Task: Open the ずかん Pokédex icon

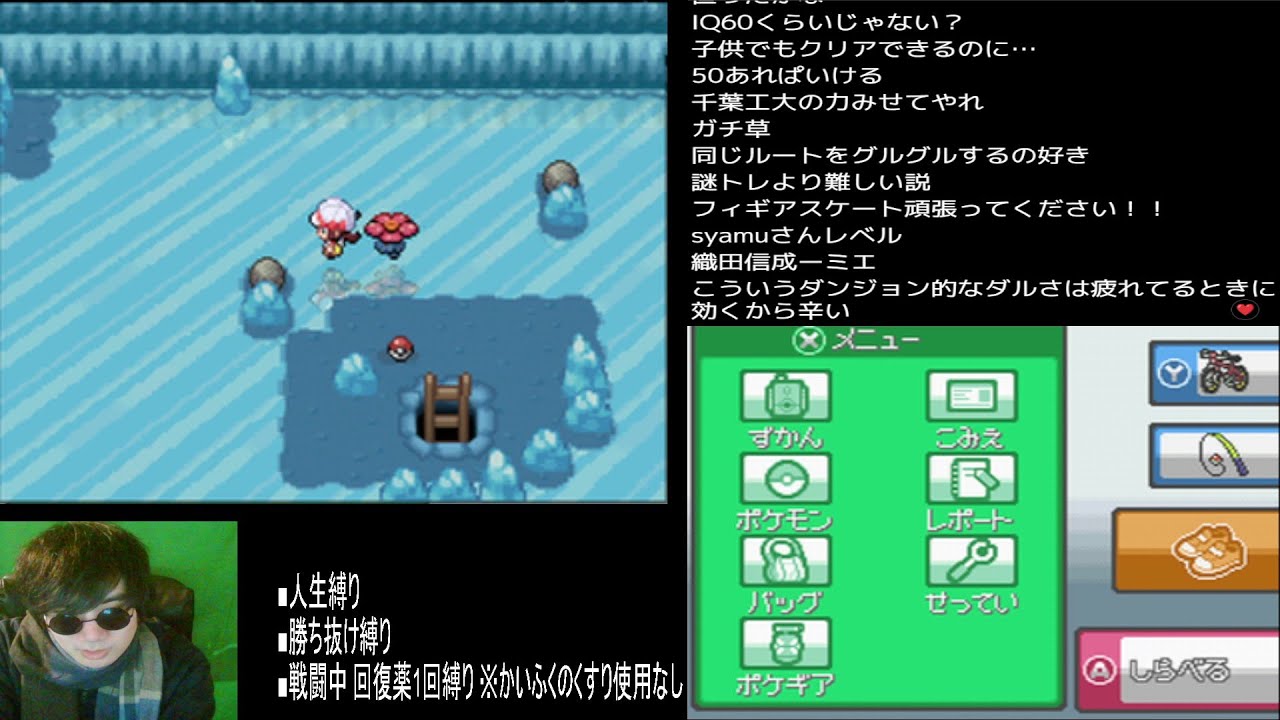Action: 787,397
